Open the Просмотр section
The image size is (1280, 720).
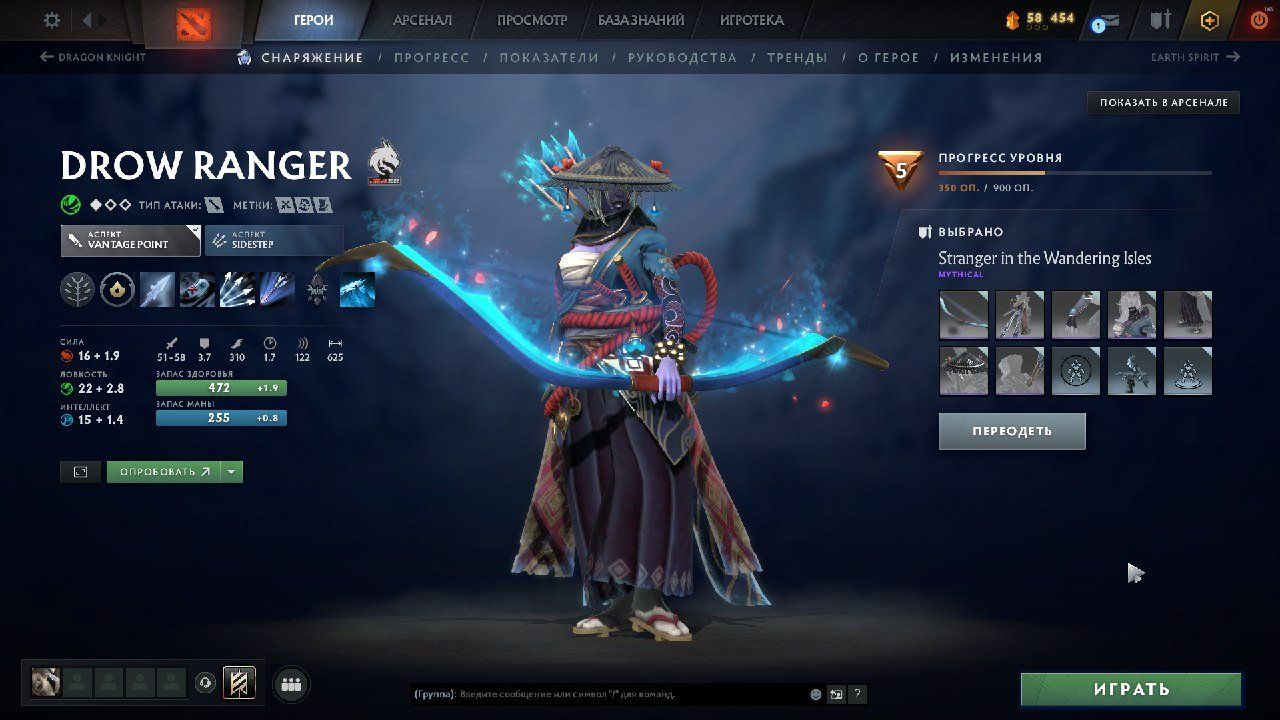click(532, 20)
